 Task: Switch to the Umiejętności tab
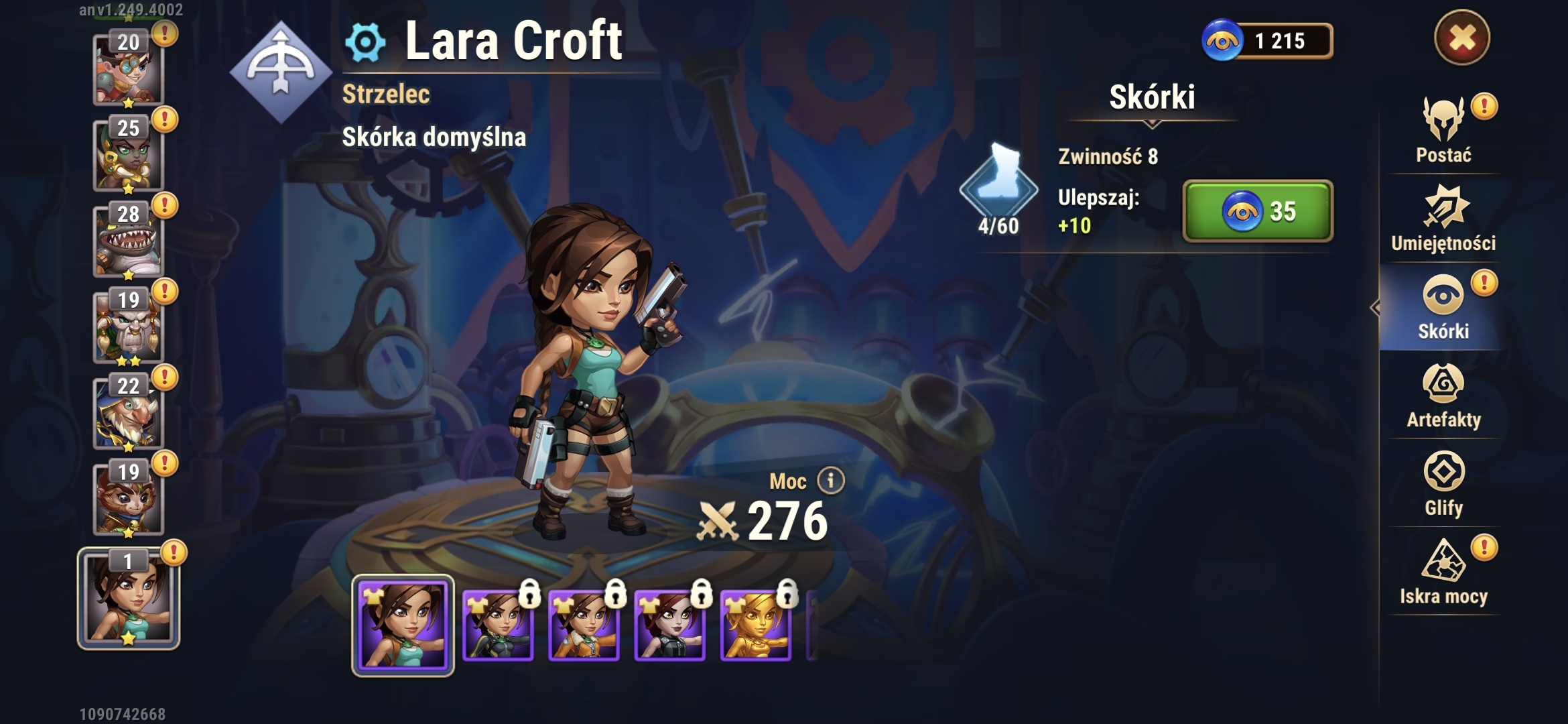(x=1443, y=219)
